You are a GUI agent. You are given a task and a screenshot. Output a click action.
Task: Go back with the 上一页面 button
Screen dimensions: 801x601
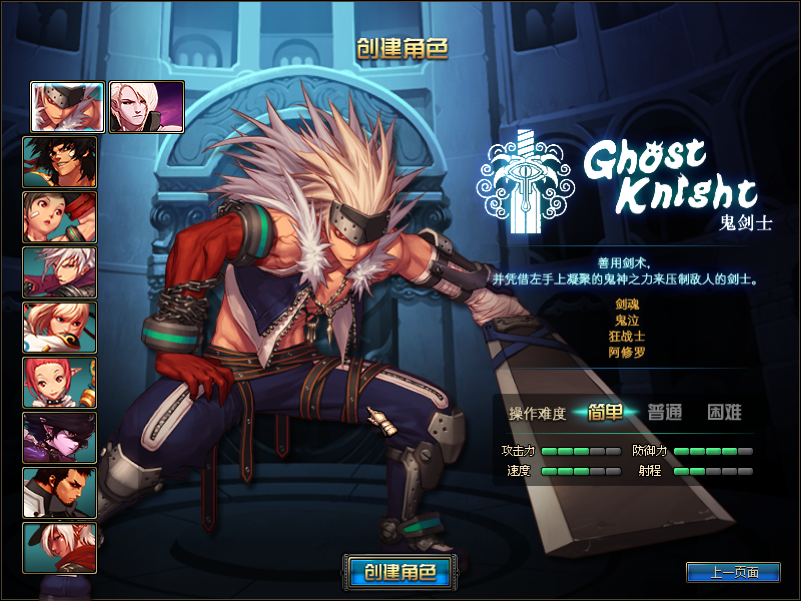click(733, 573)
